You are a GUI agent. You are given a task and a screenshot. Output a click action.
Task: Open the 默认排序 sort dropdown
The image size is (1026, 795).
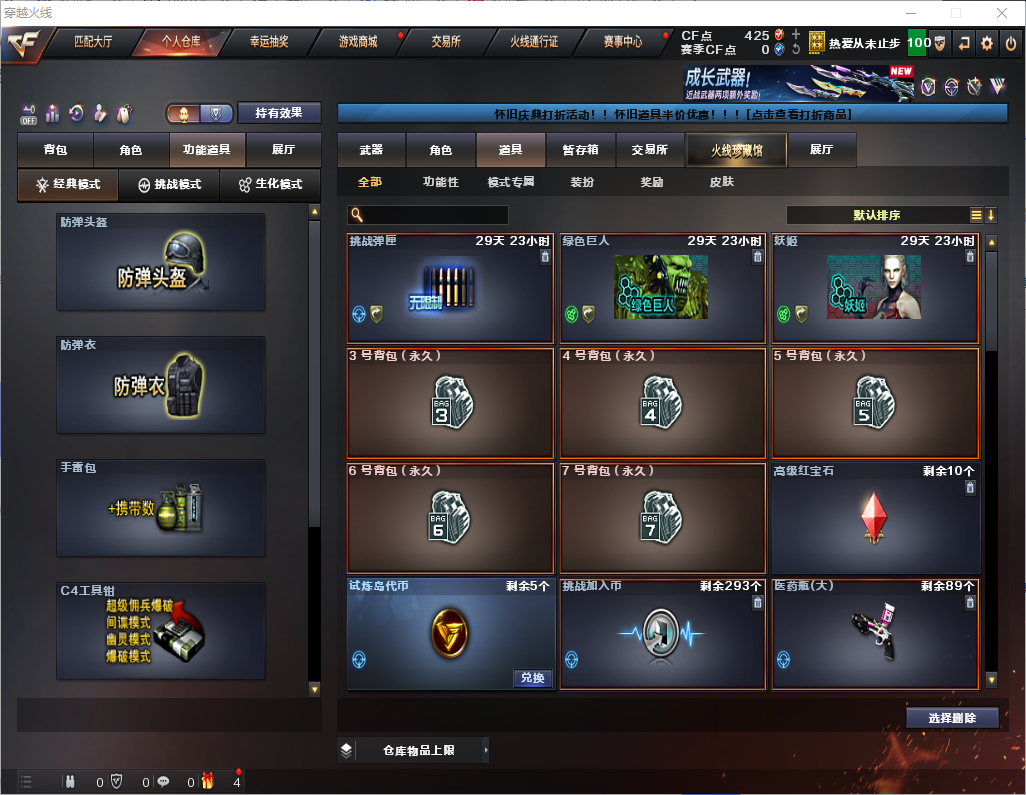point(876,215)
